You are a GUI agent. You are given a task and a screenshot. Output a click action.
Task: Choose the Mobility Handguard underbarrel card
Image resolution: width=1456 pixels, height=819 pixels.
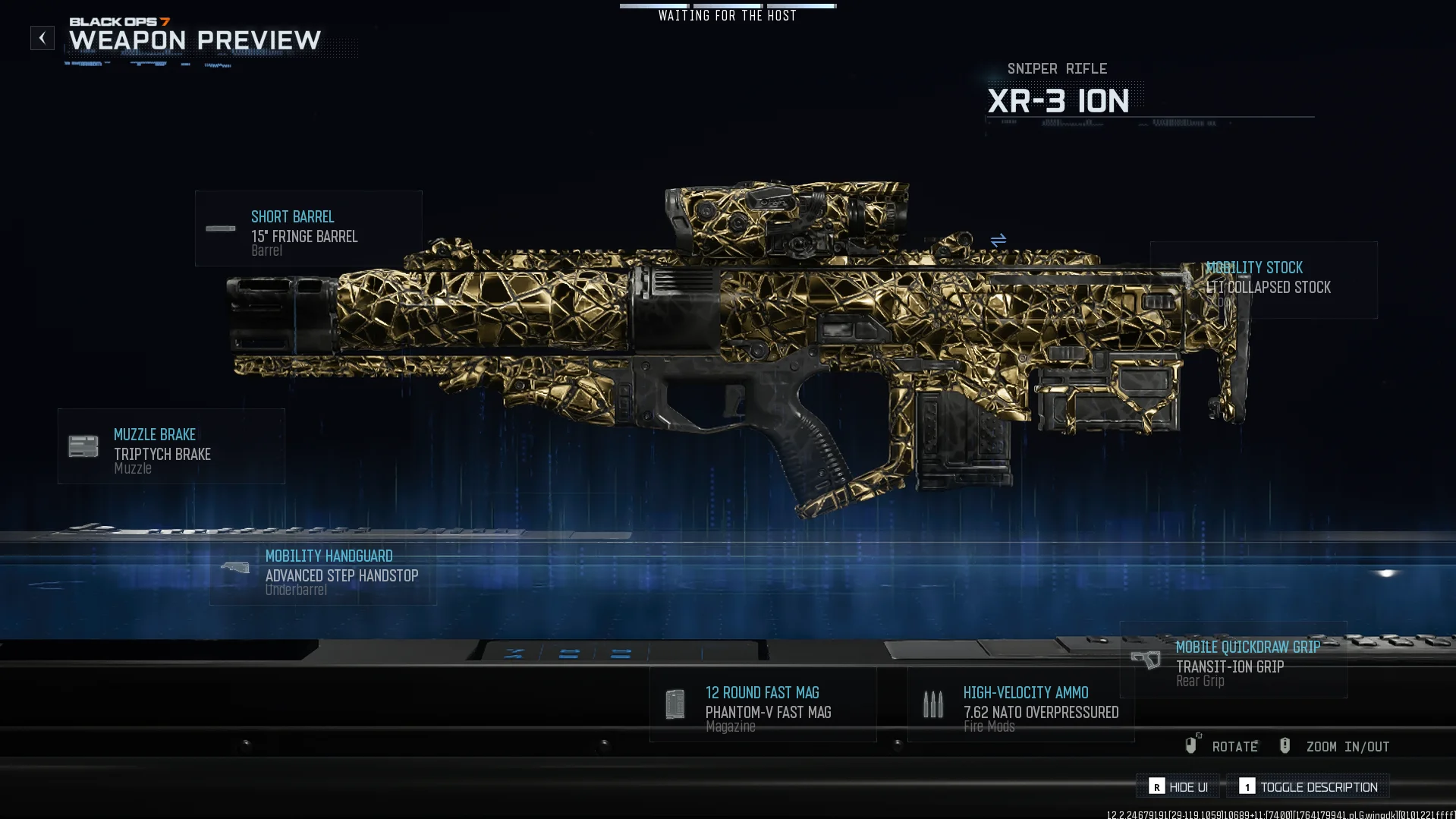point(322,572)
